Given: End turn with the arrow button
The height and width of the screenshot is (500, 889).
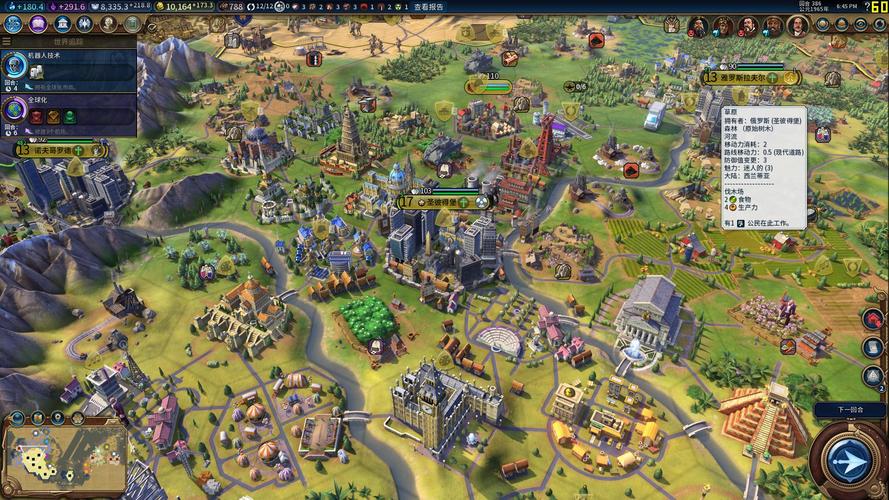Looking at the screenshot, I should [x=846, y=461].
